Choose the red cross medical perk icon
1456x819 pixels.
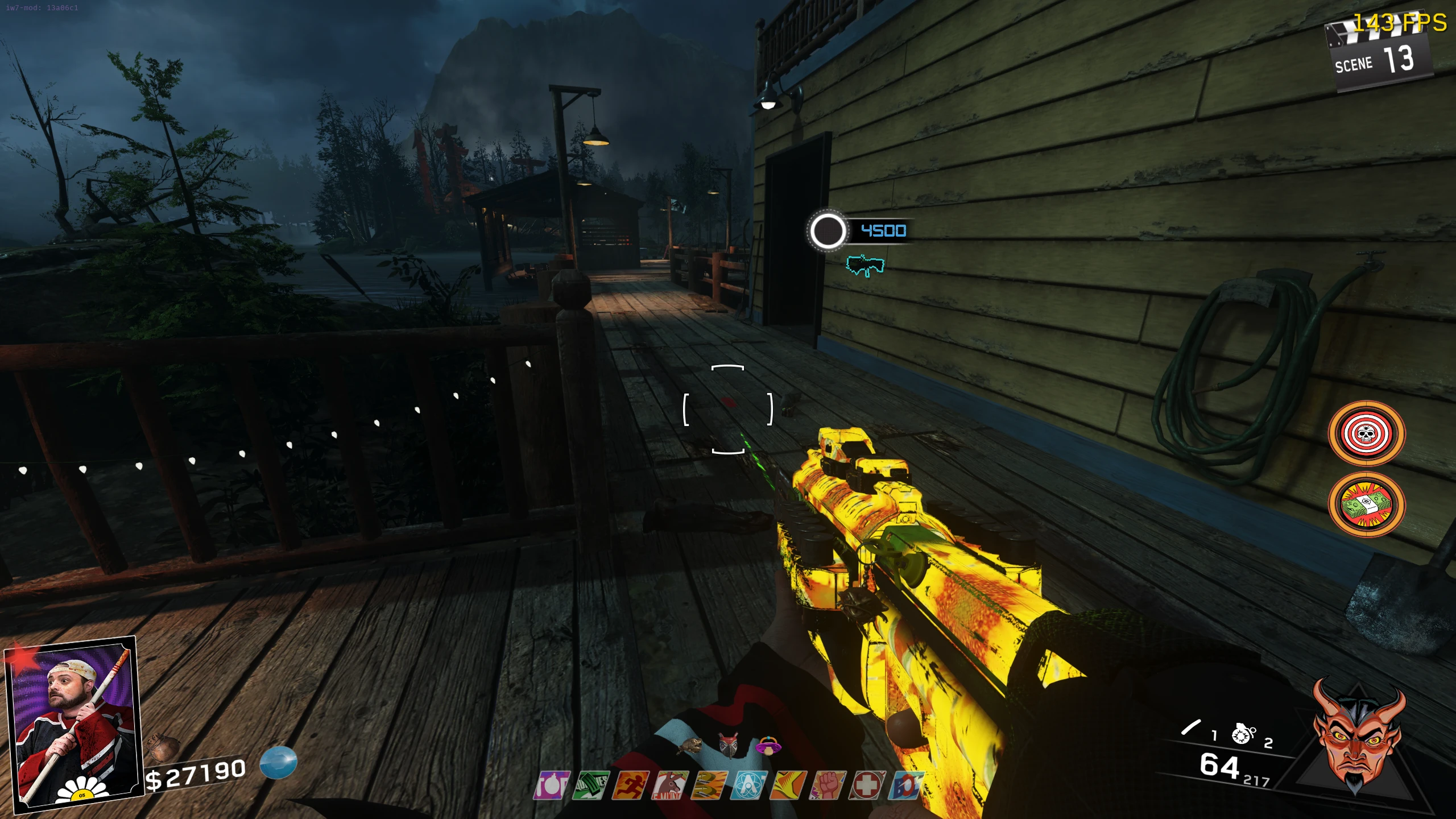[867, 786]
